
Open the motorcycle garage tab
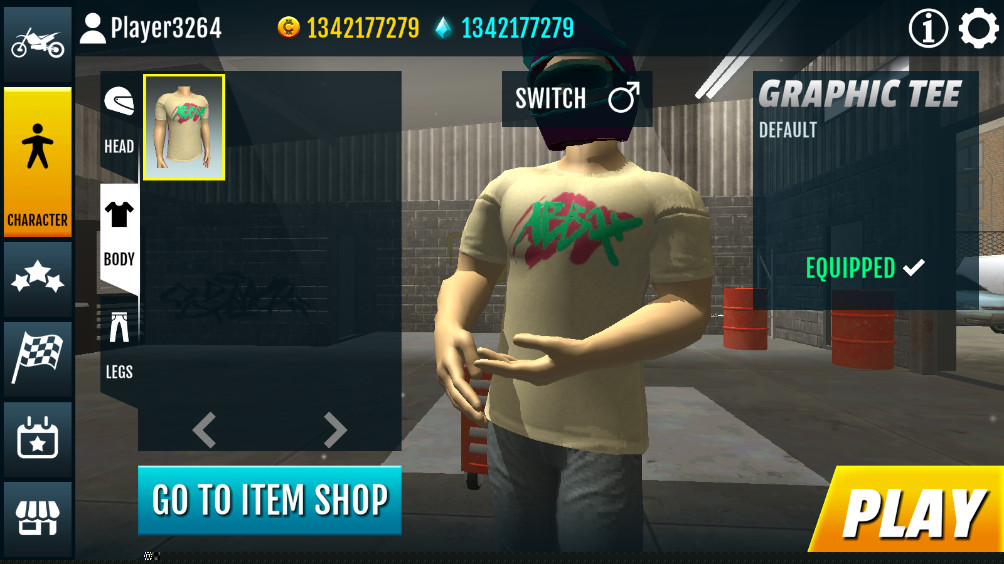point(38,44)
